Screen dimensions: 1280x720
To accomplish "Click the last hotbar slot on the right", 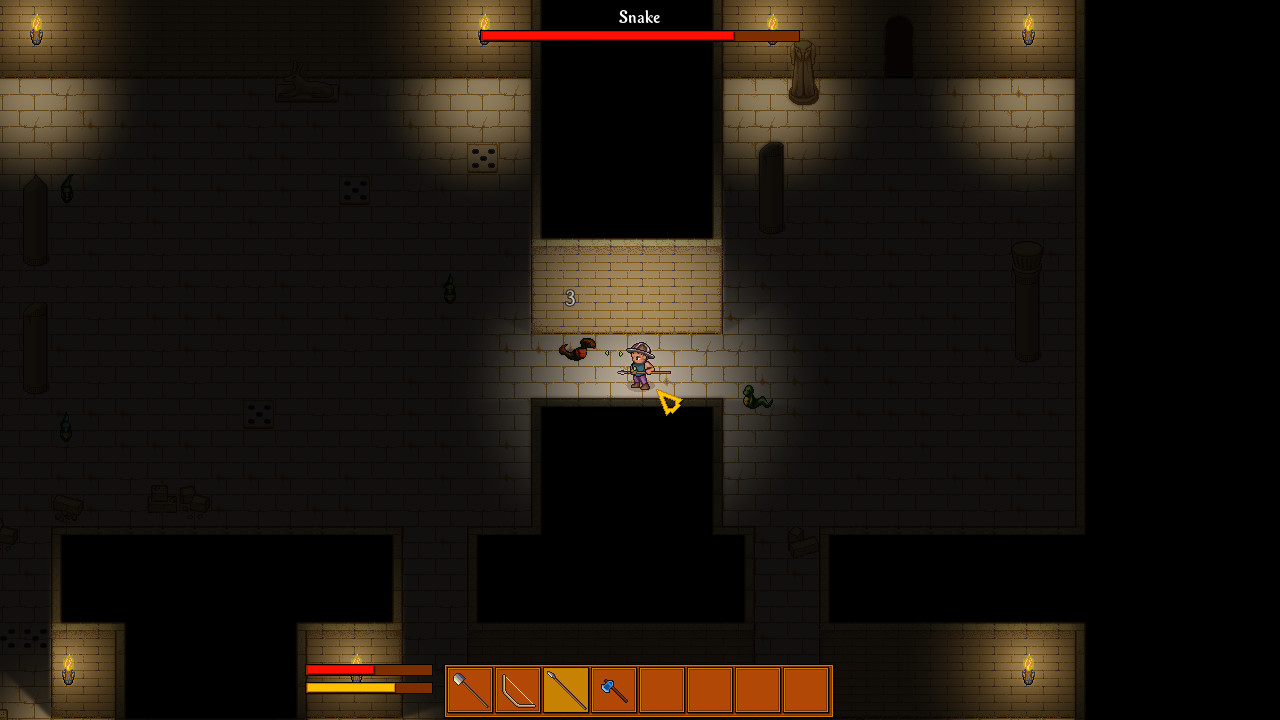I will [x=805, y=690].
